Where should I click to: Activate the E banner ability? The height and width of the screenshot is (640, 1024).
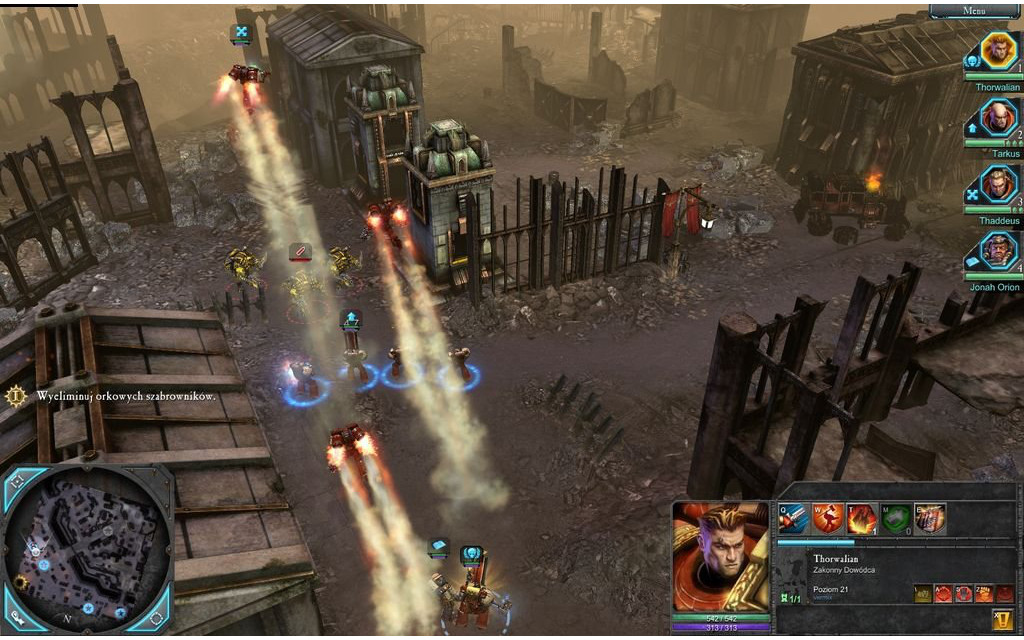coord(929,519)
